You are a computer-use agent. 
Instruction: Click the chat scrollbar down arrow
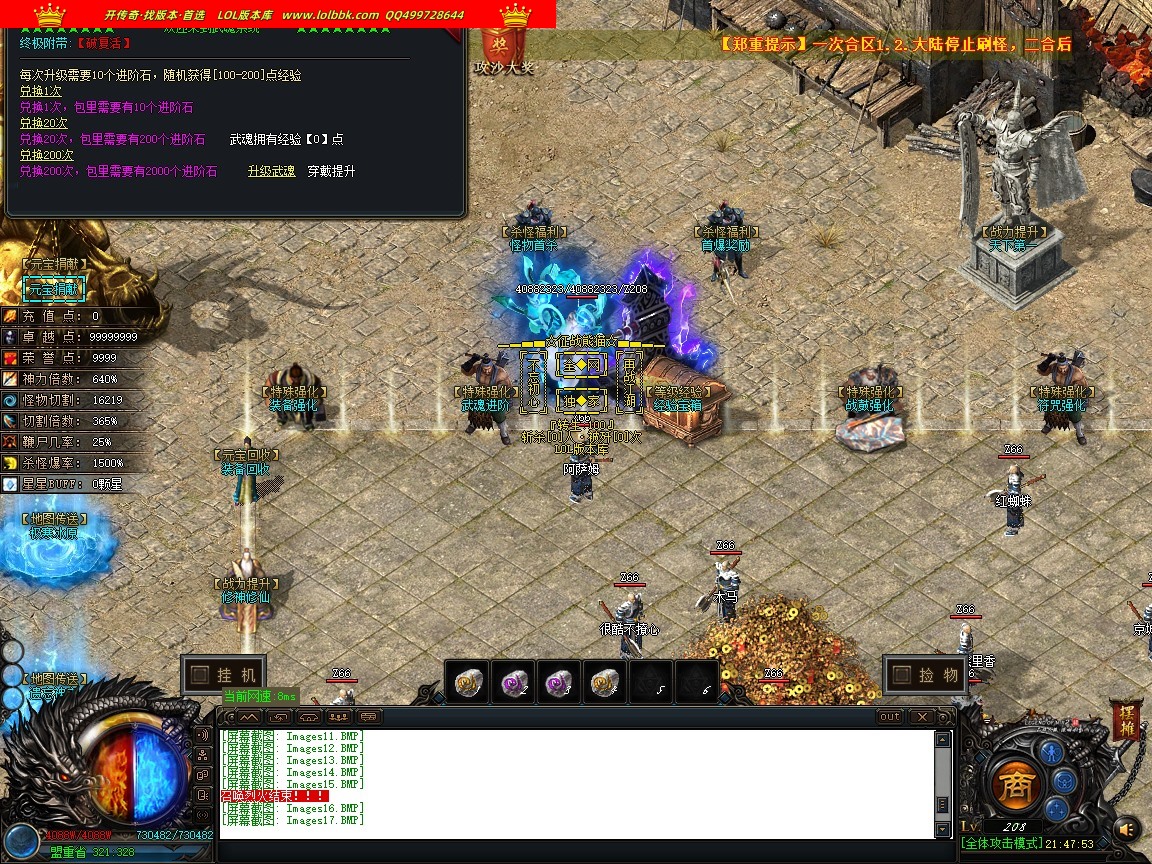coord(942,830)
